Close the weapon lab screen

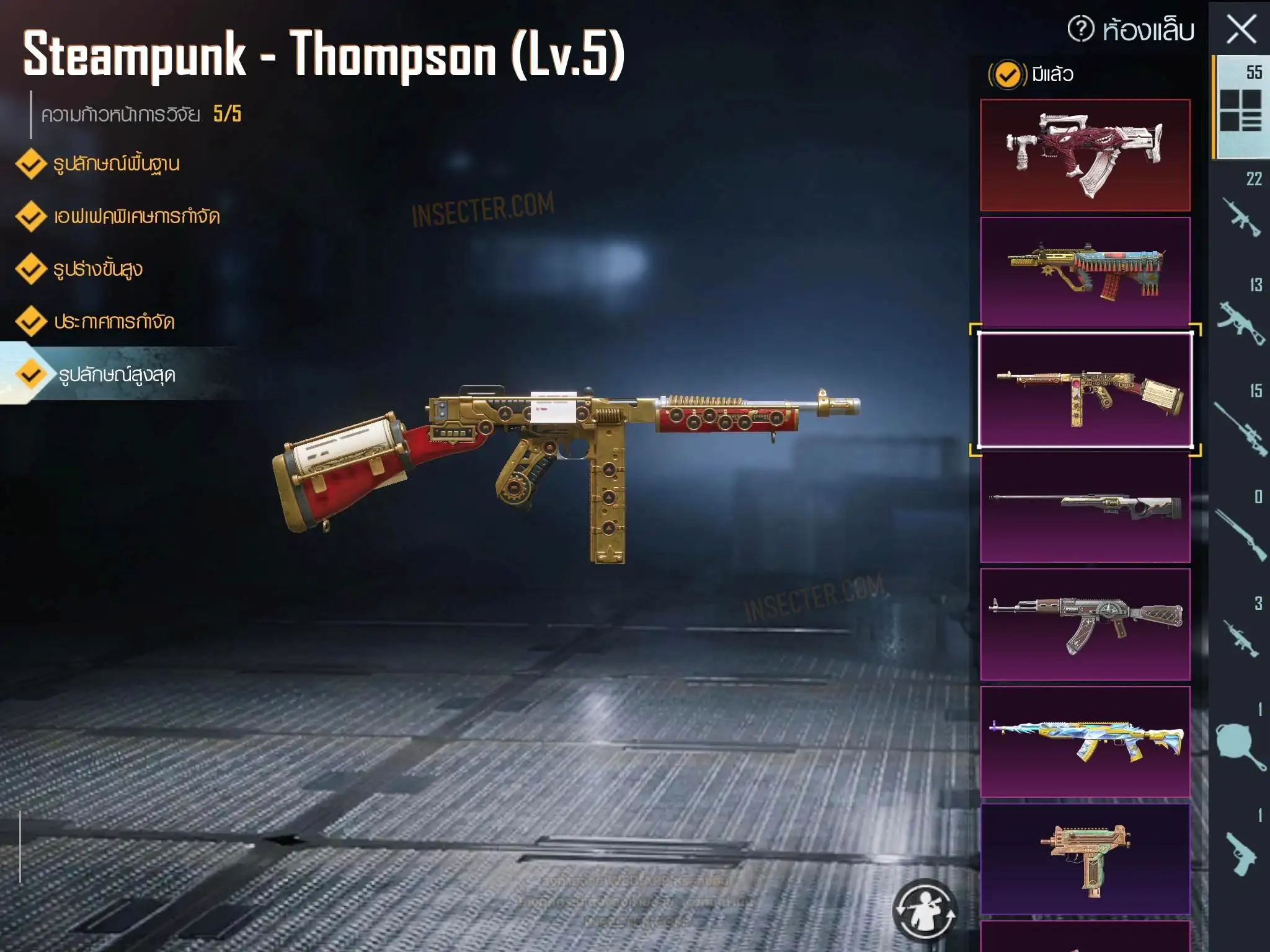coord(1241,30)
